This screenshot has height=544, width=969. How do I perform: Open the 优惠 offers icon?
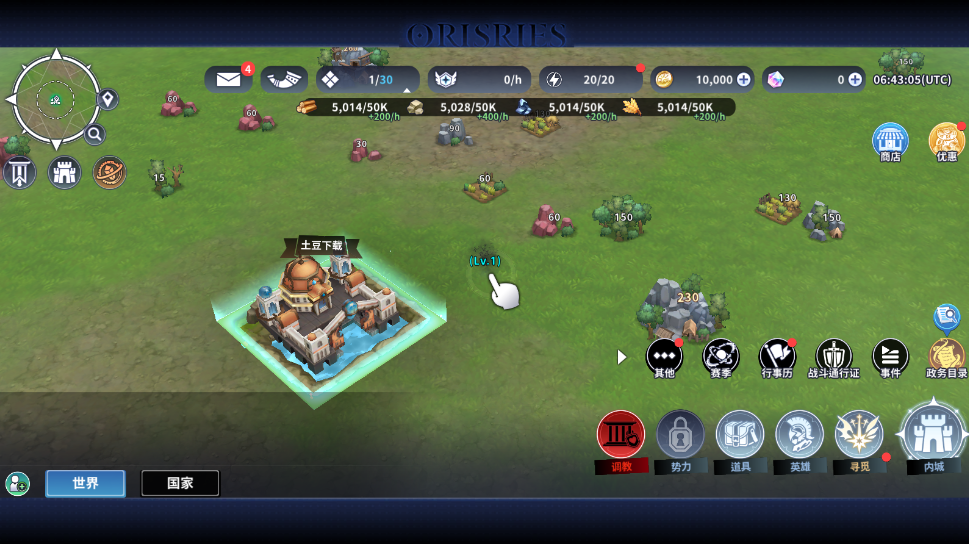coord(946,141)
